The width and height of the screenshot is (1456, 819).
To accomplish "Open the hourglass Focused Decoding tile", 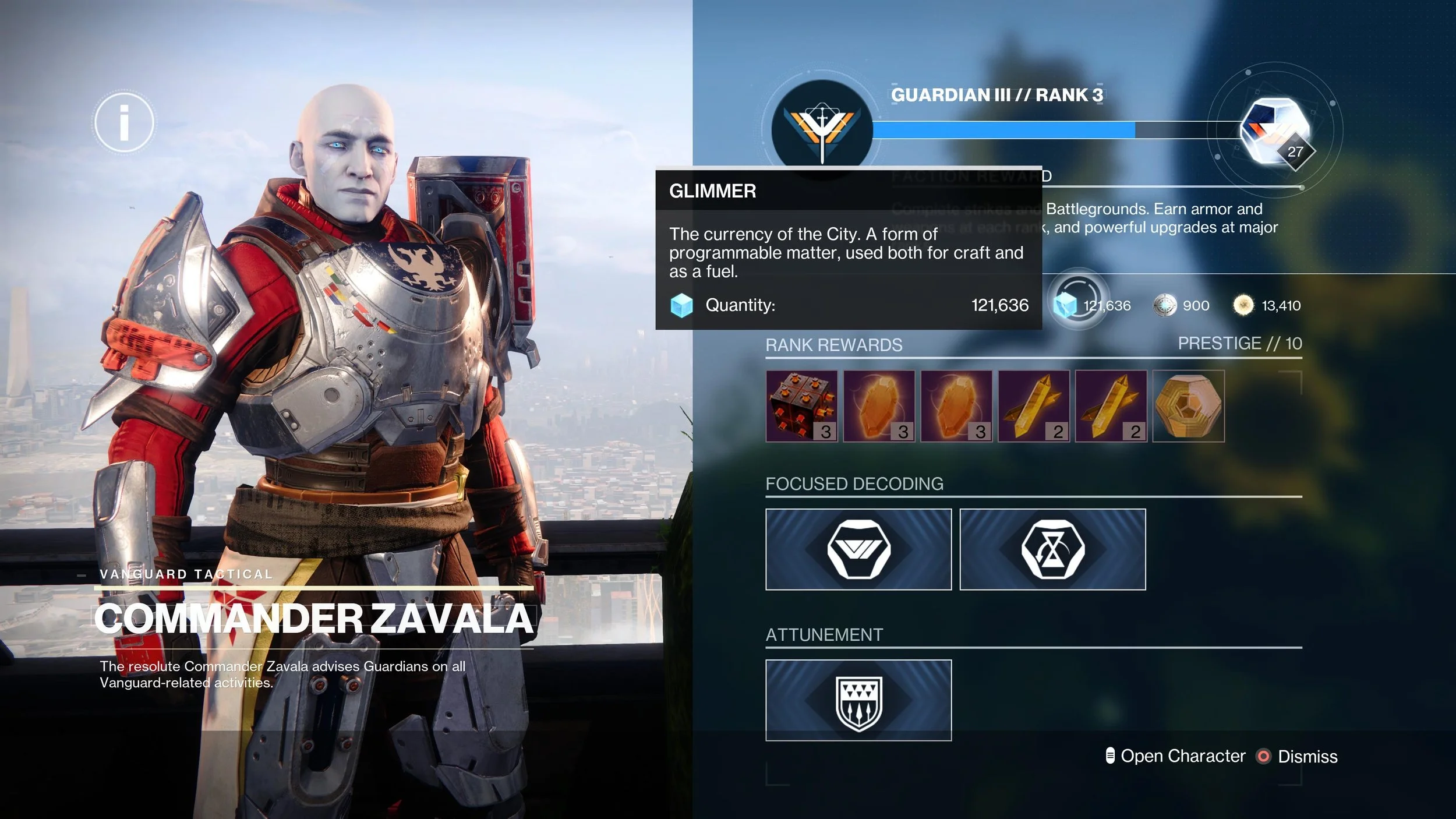I will pos(1052,549).
